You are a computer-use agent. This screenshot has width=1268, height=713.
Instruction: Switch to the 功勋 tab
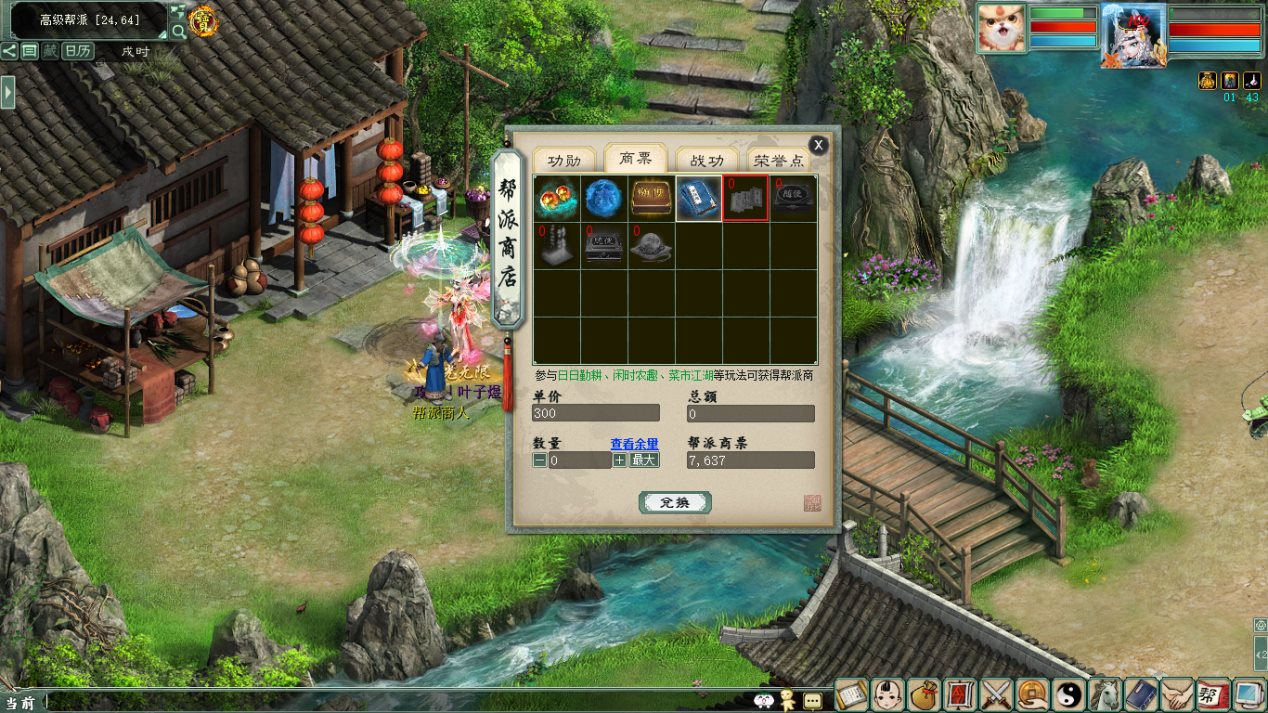tap(563, 160)
